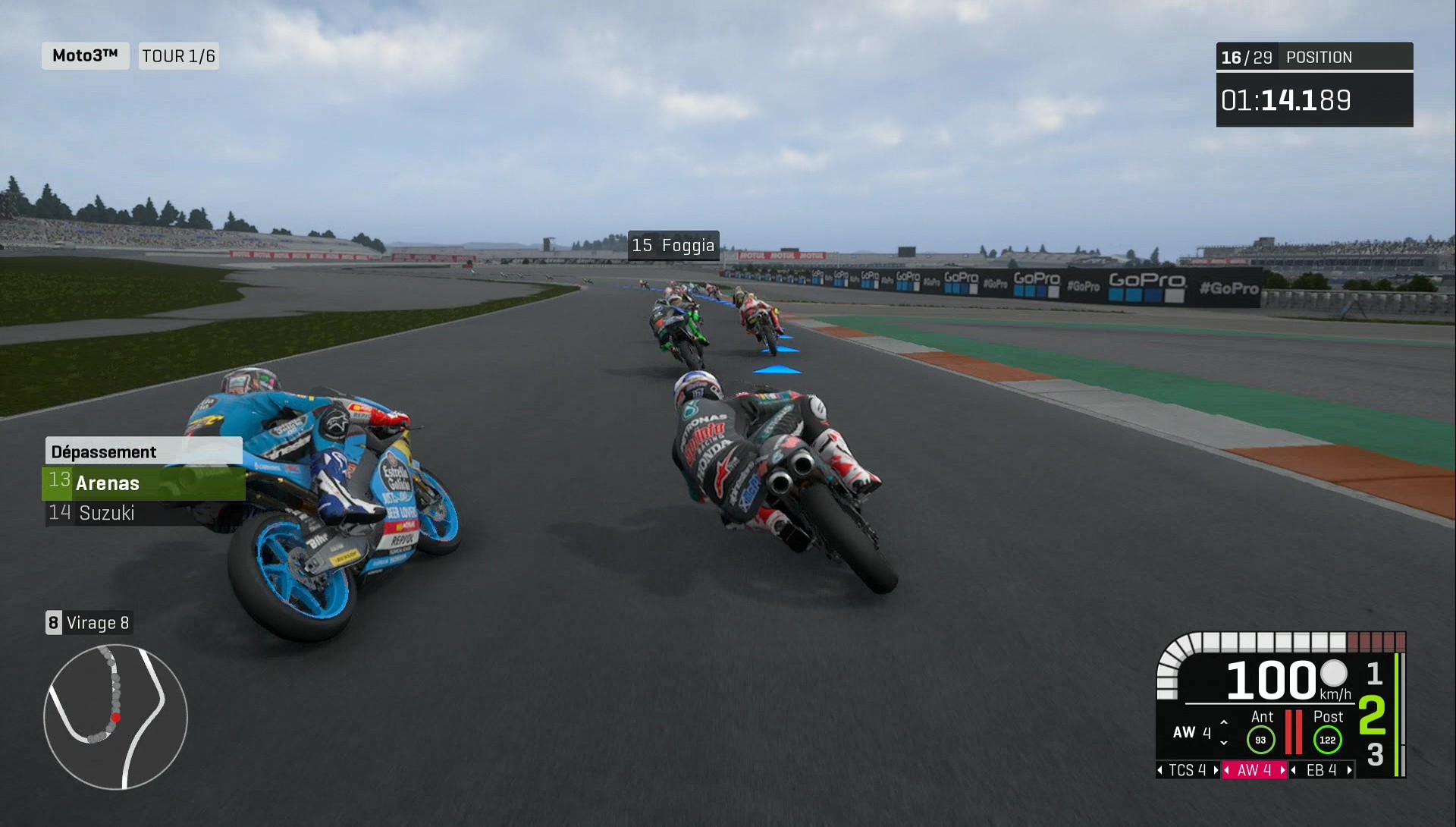1456x827 pixels.
Task: Select the highlighted AW 4 setting
Action: tap(1254, 769)
